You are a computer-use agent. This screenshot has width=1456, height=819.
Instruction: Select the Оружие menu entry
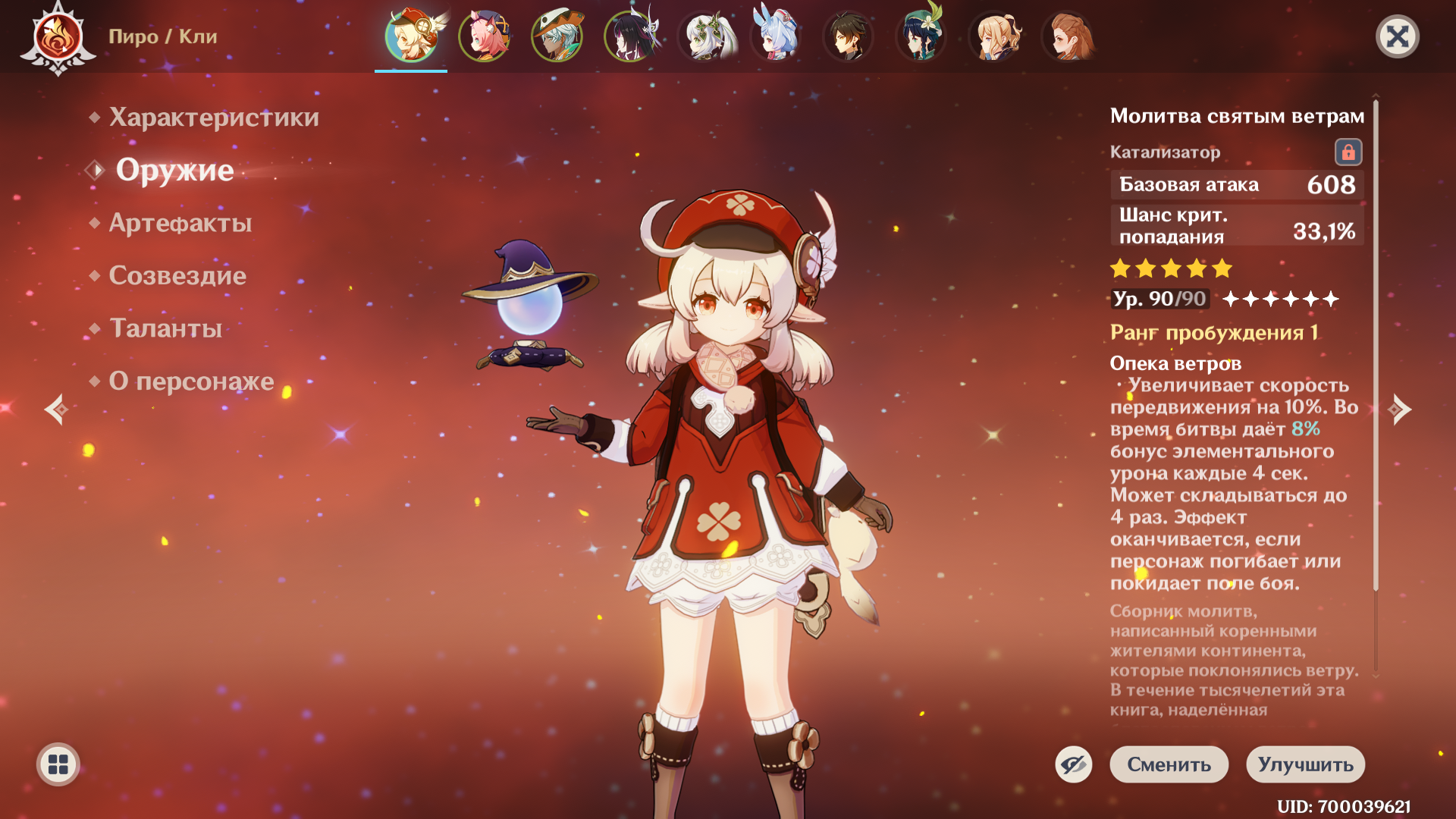click(x=174, y=170)
